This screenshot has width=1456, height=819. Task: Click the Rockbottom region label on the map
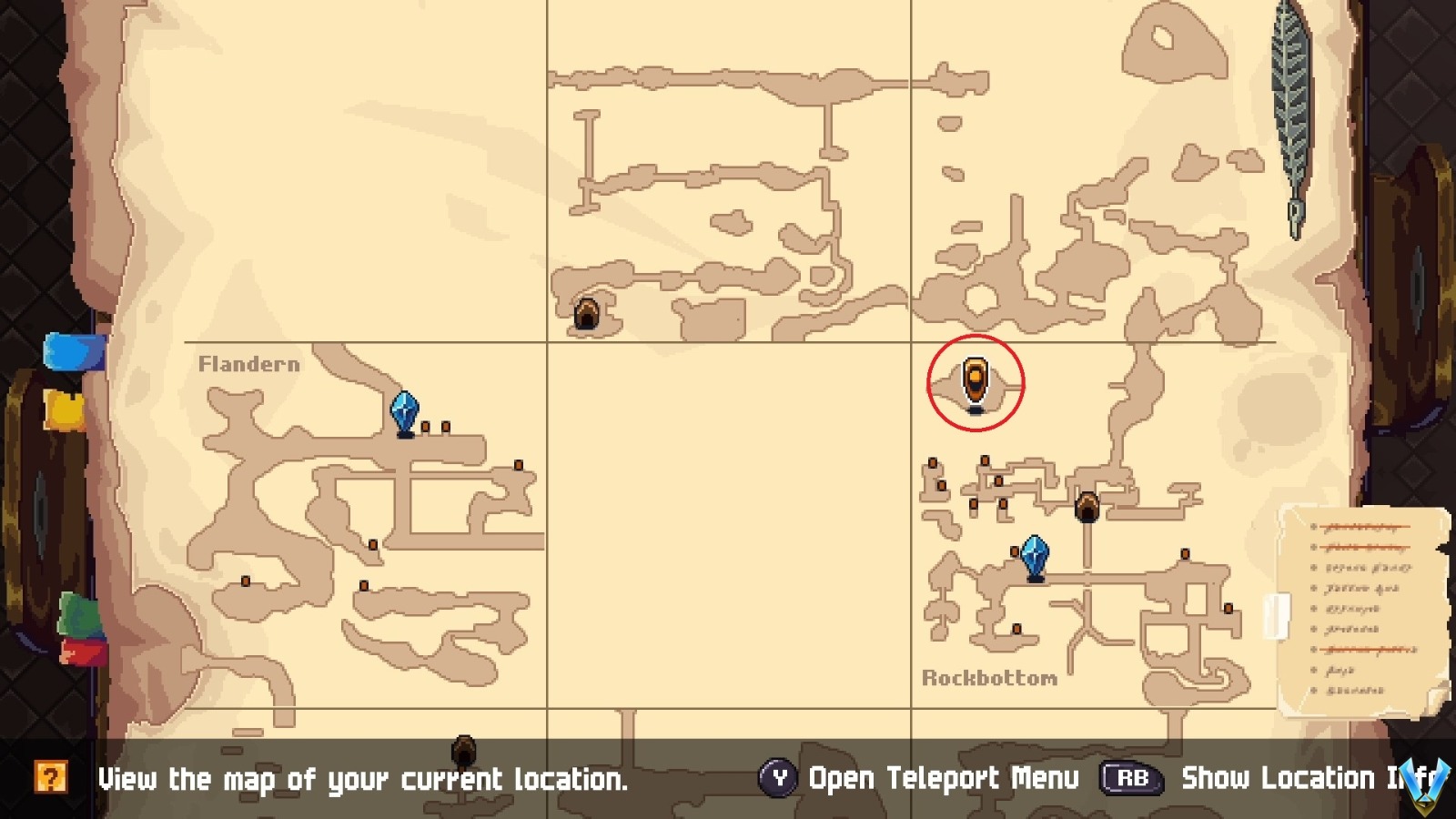coord(990,678)
